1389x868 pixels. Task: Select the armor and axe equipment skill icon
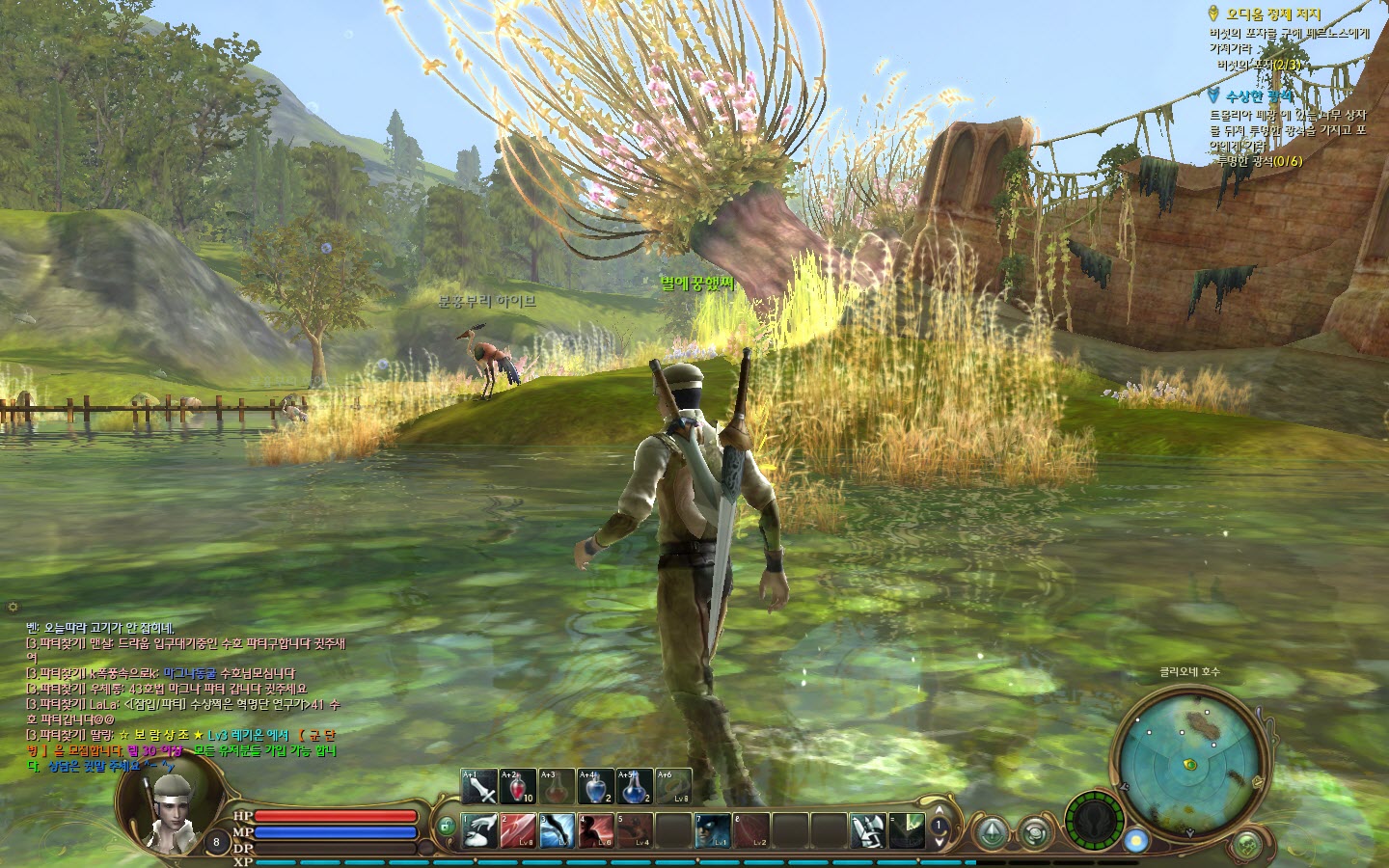pos(867,830)
